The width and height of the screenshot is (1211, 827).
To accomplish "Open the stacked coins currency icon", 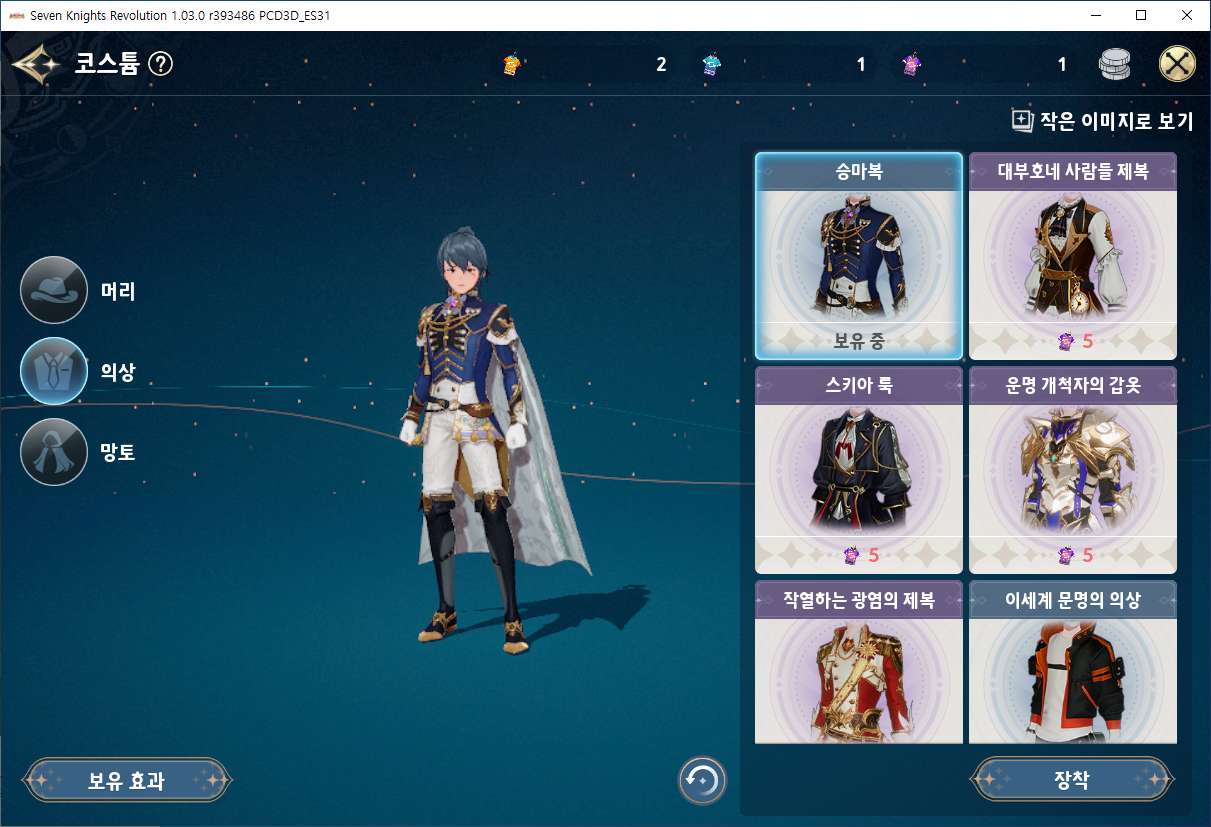I will 1114,65.
